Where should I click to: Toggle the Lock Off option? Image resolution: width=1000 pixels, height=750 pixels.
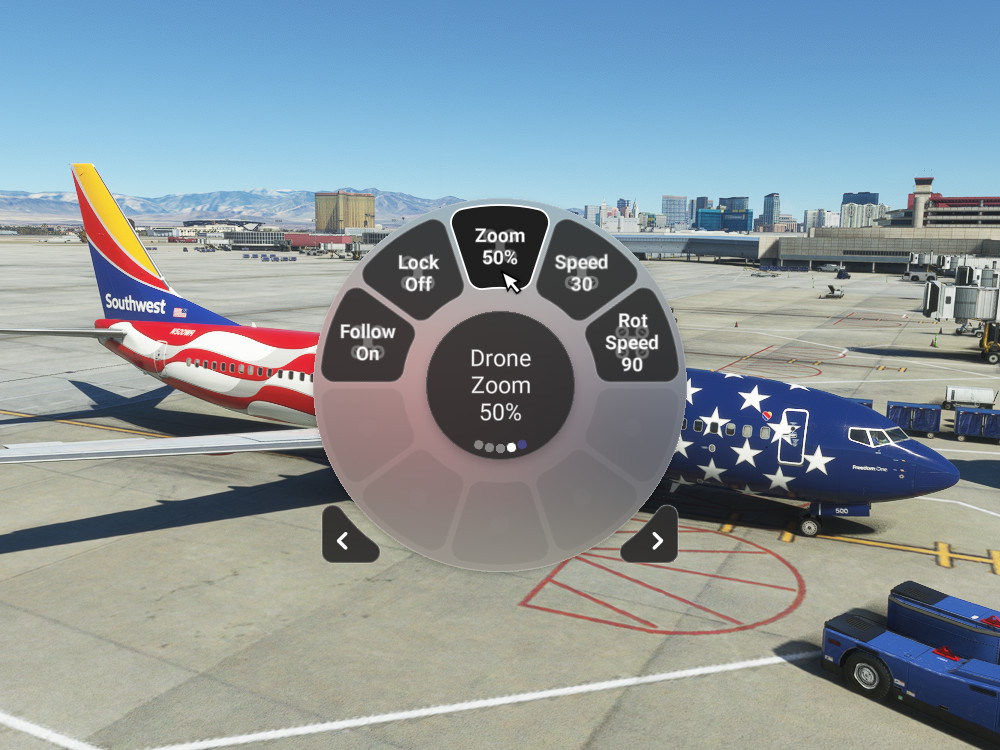click(417, 273)
